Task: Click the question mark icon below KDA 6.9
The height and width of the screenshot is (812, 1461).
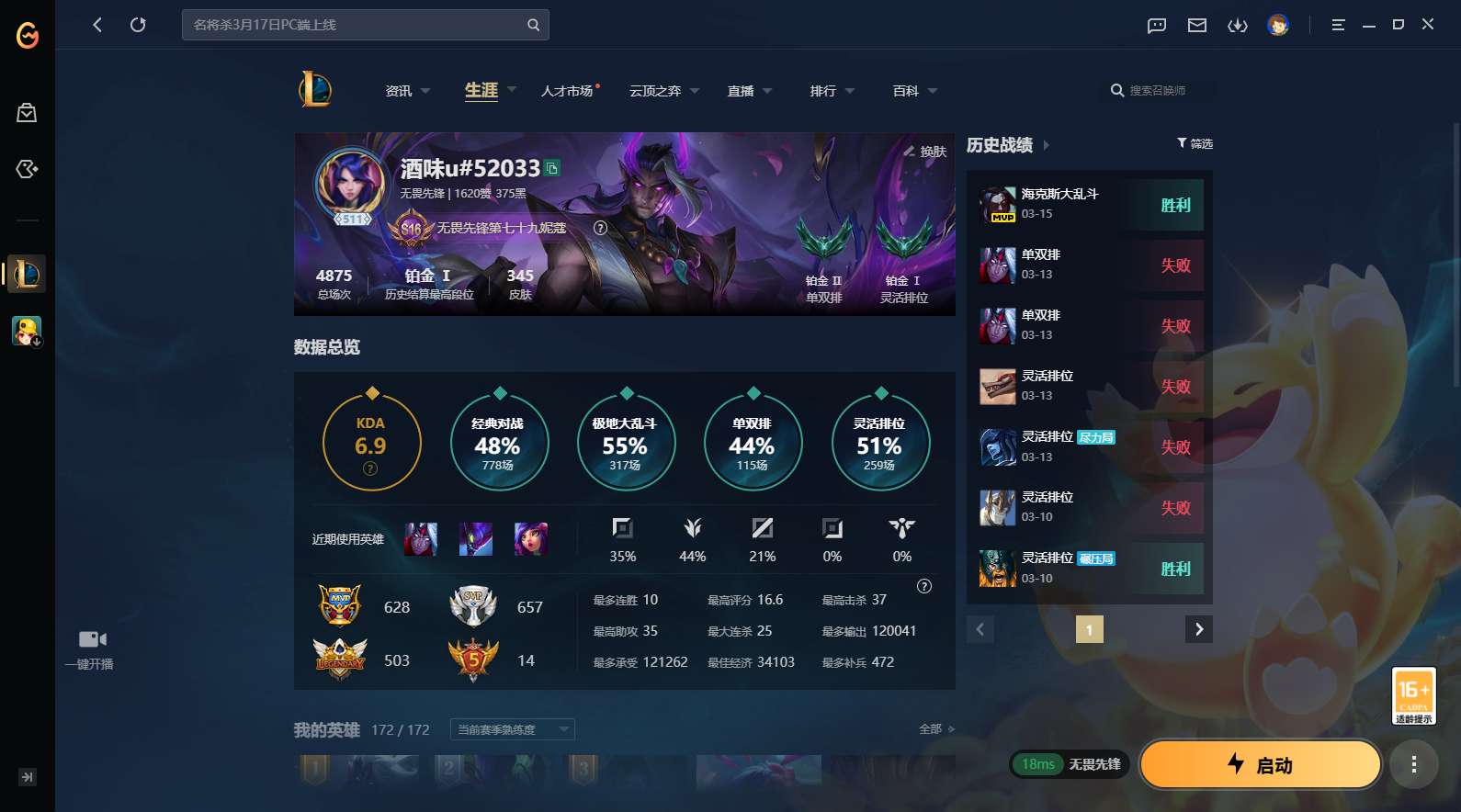Action: click(x=370, y=468)
